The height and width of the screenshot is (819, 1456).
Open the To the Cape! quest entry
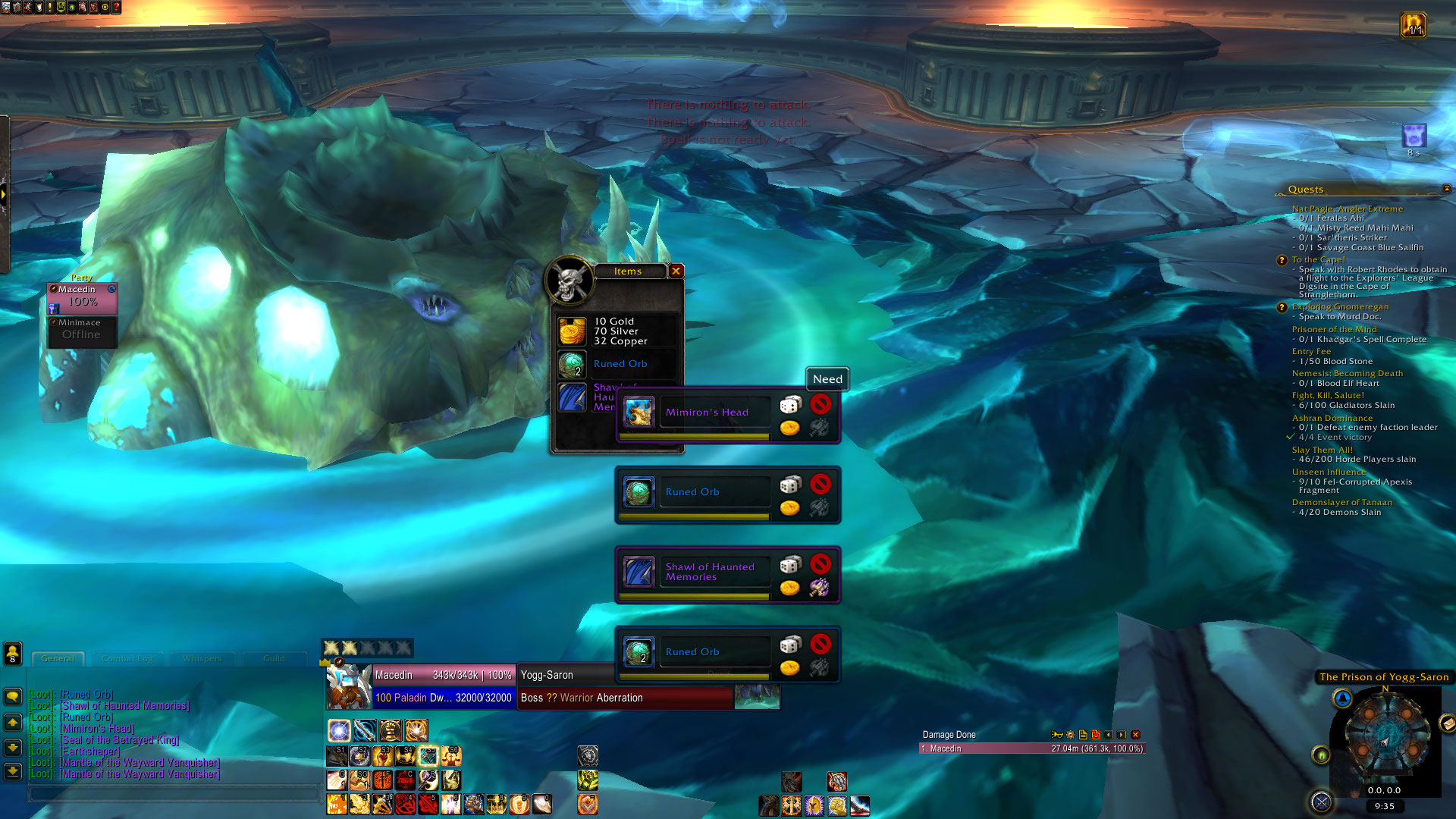(x=1318, y=259)
